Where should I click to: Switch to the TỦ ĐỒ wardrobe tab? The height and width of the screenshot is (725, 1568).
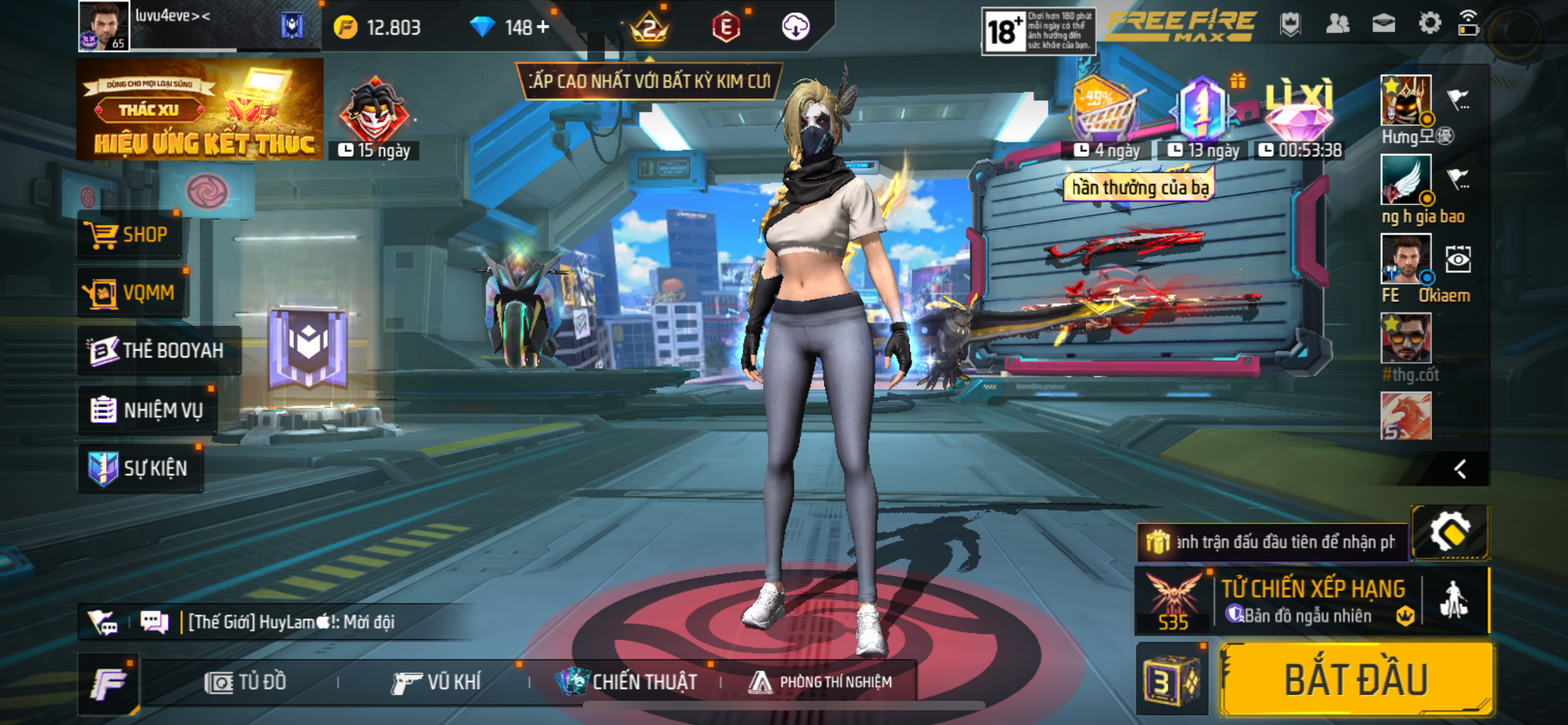(246, 682)
